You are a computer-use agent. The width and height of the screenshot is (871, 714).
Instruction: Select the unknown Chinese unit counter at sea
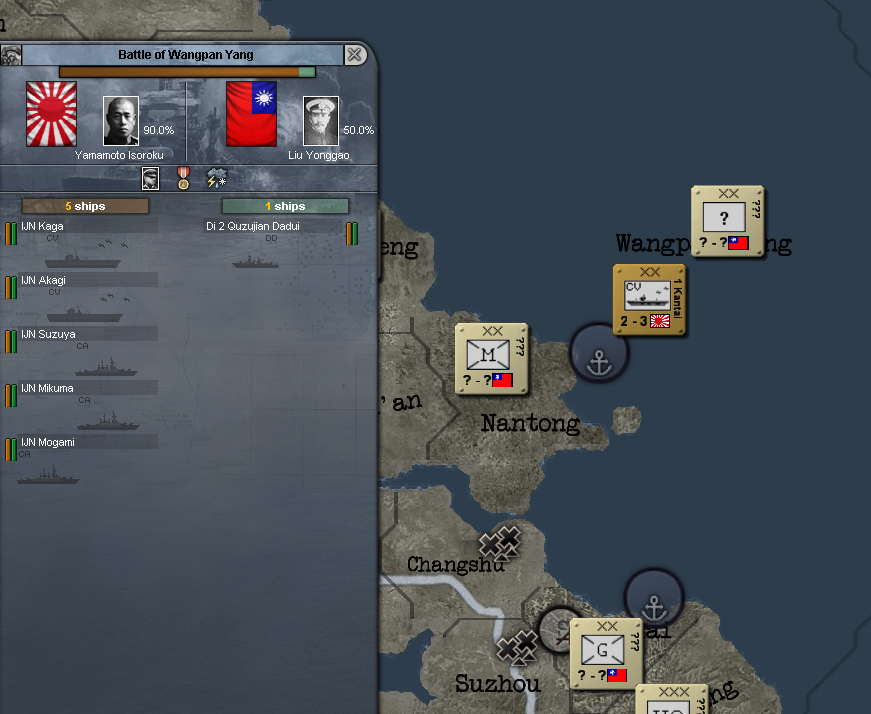(x=727, y=221)
